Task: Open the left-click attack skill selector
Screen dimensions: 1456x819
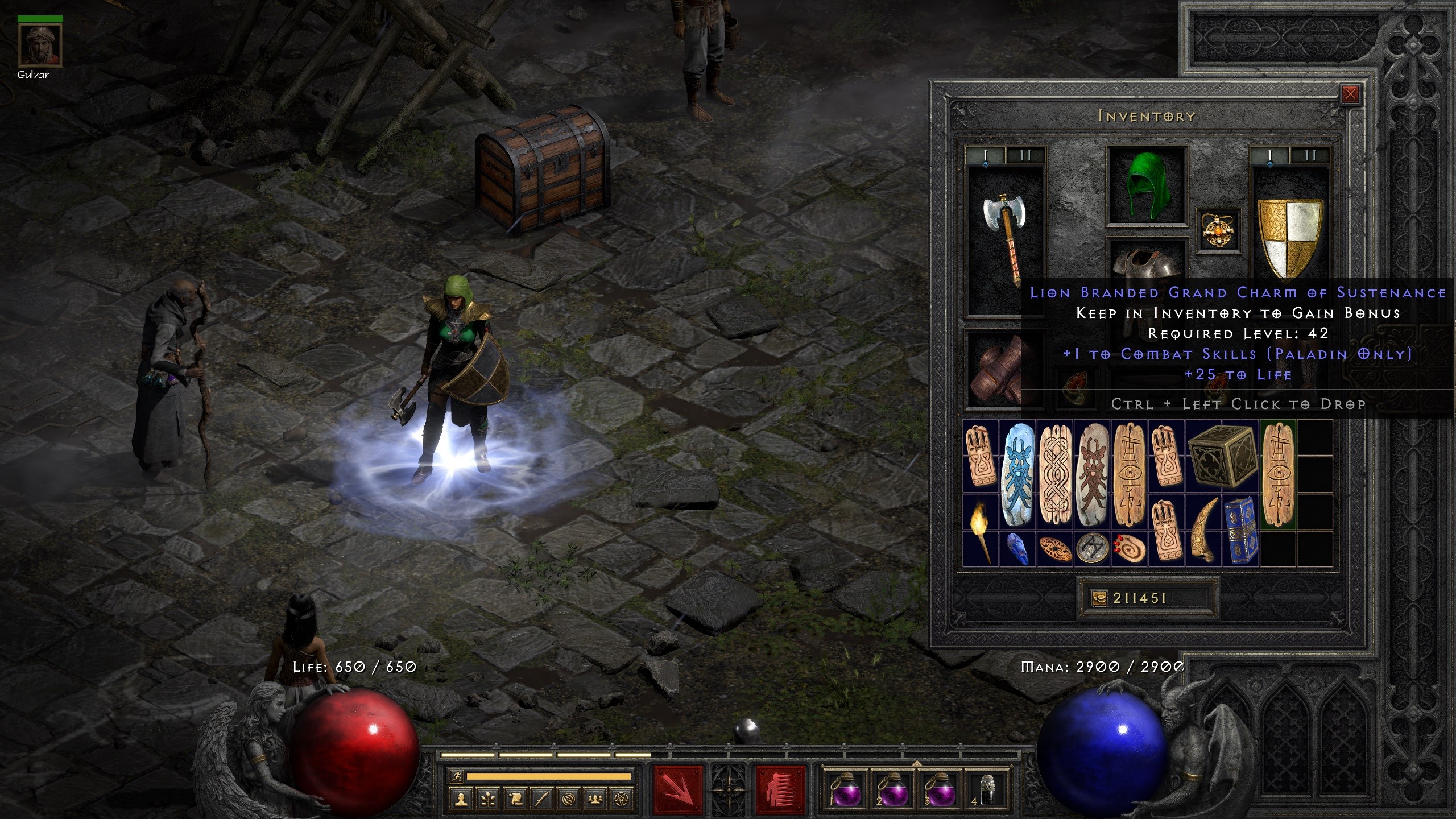Action: [x=679, y=789]
